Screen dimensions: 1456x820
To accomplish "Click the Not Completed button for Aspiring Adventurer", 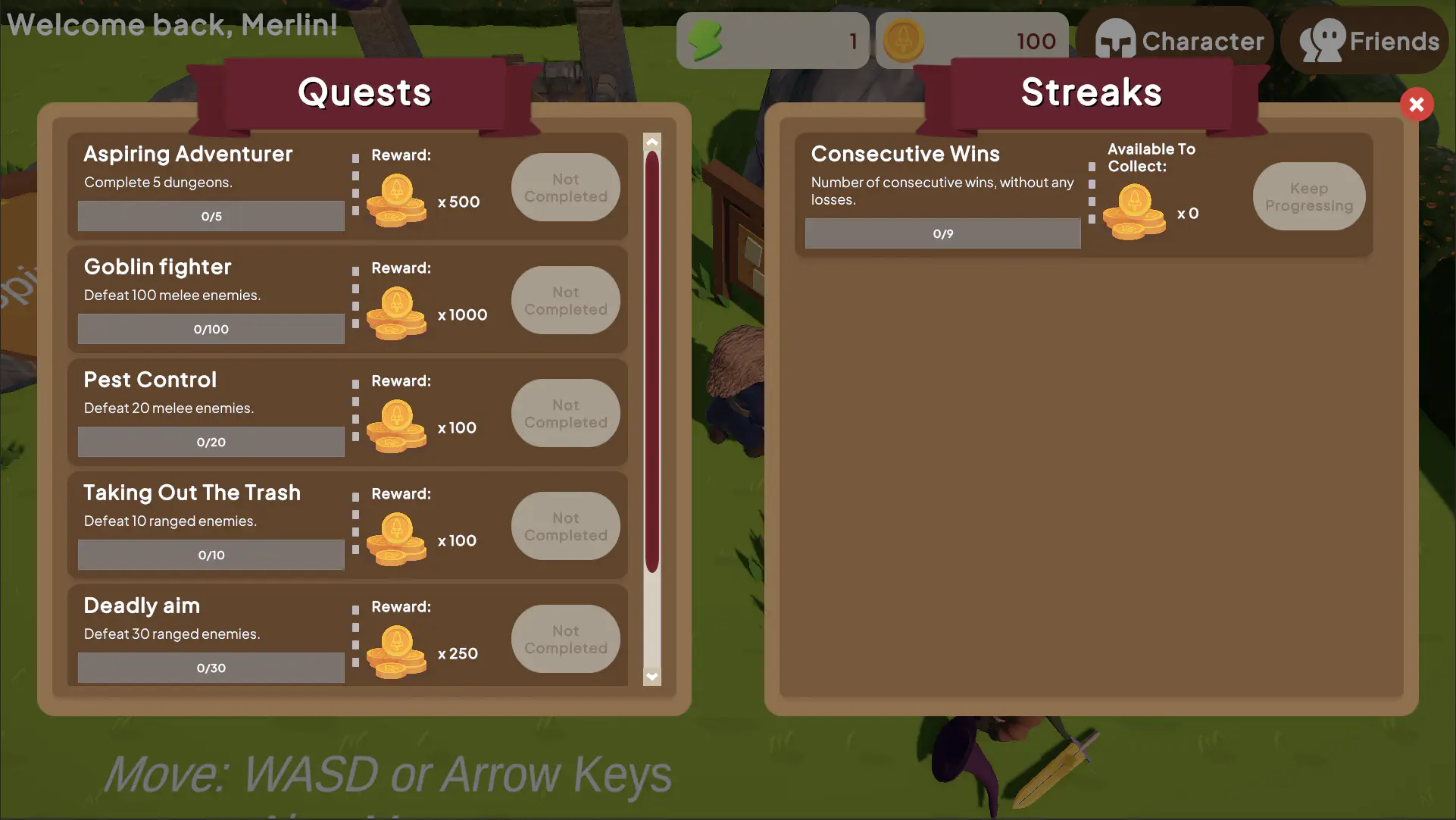I will point(565,187).
